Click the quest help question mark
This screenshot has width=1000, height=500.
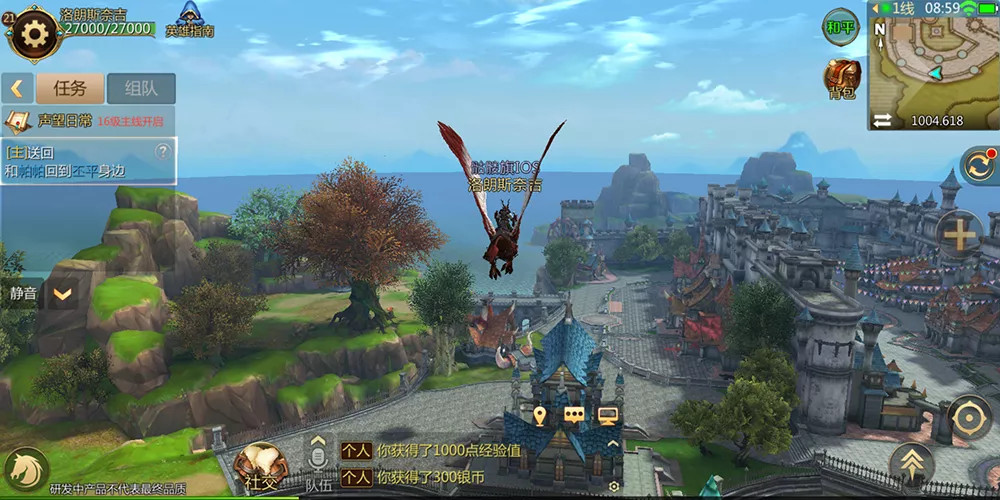[162, 152]
